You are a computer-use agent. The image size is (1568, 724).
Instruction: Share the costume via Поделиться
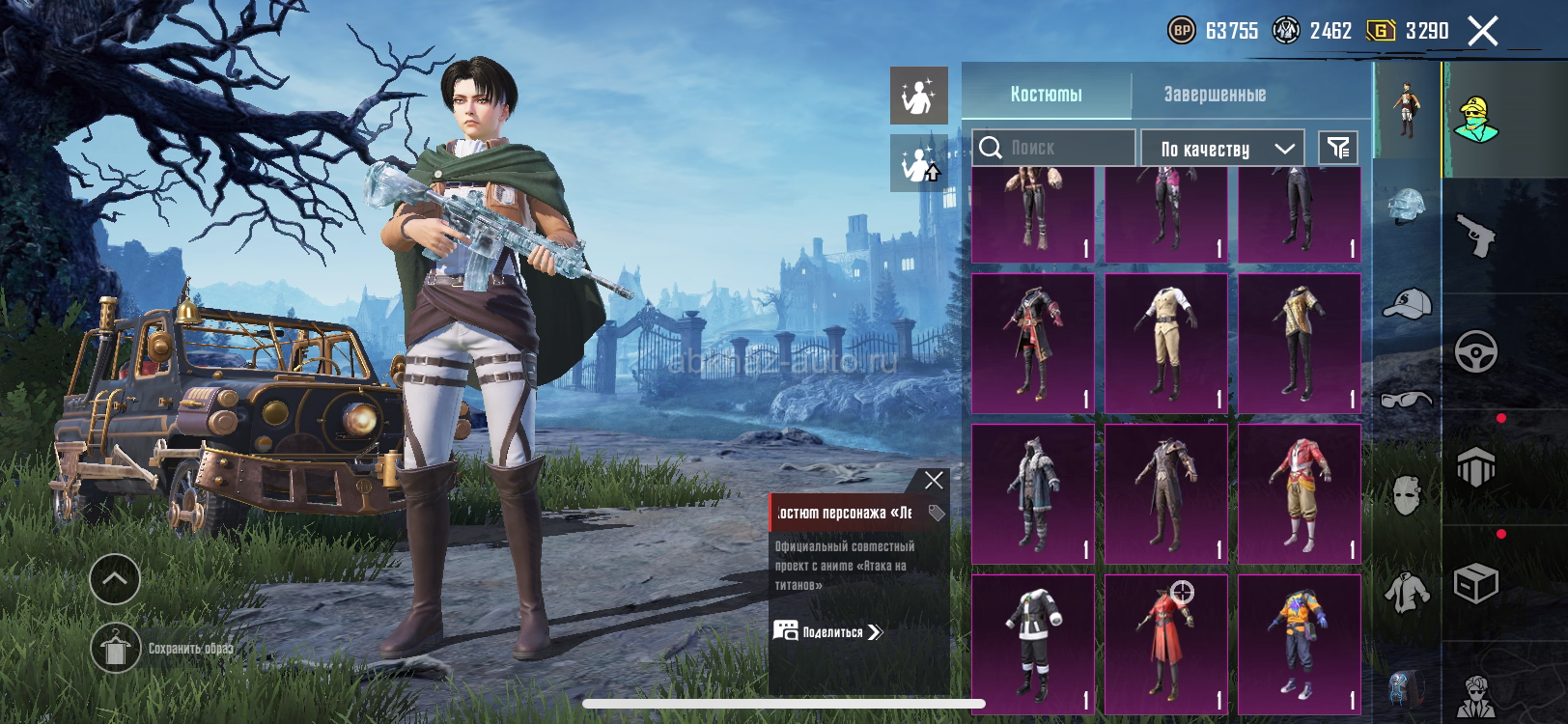coord(828,632)
